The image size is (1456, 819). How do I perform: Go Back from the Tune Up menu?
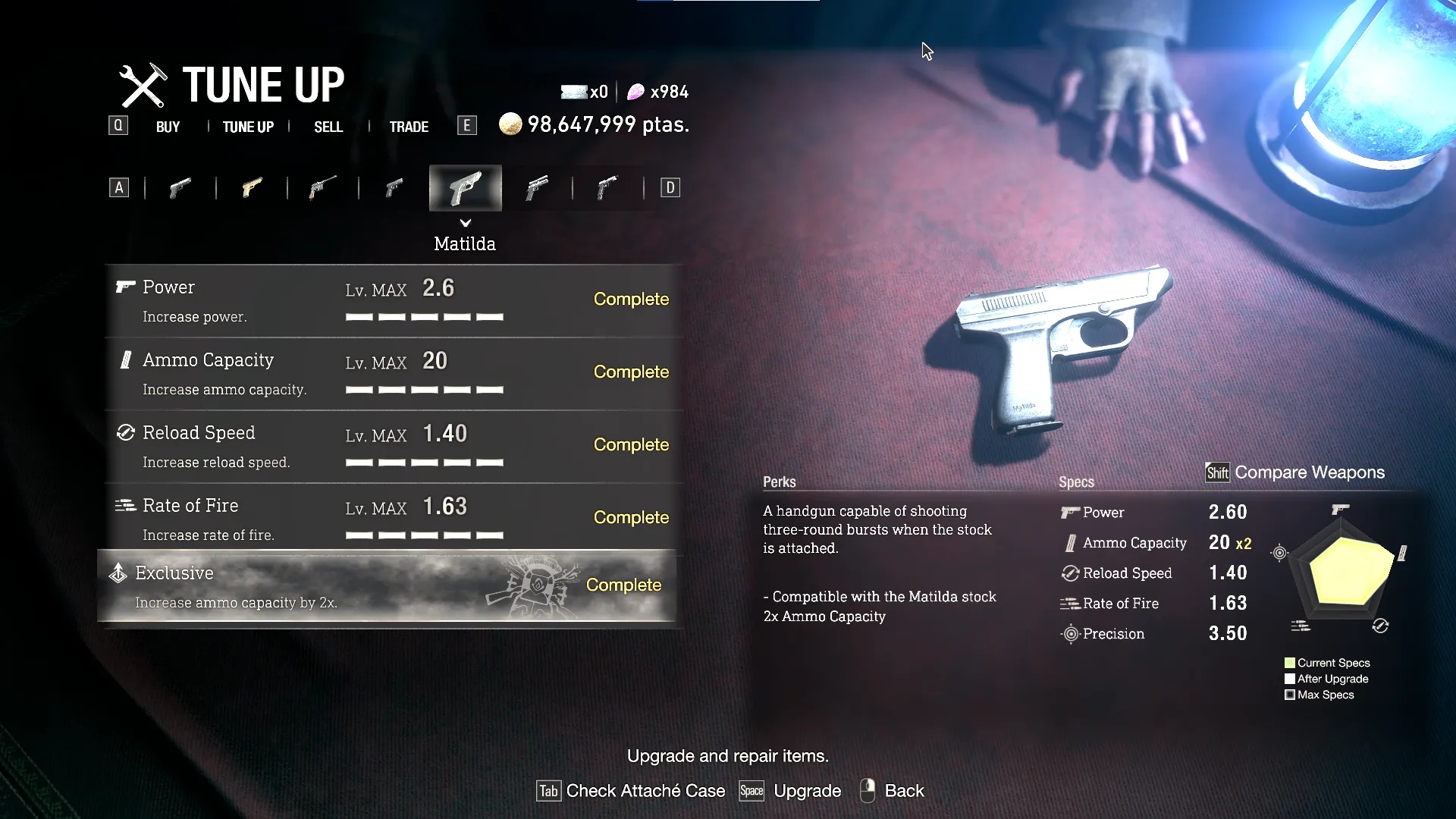click(x=893, y=791)
